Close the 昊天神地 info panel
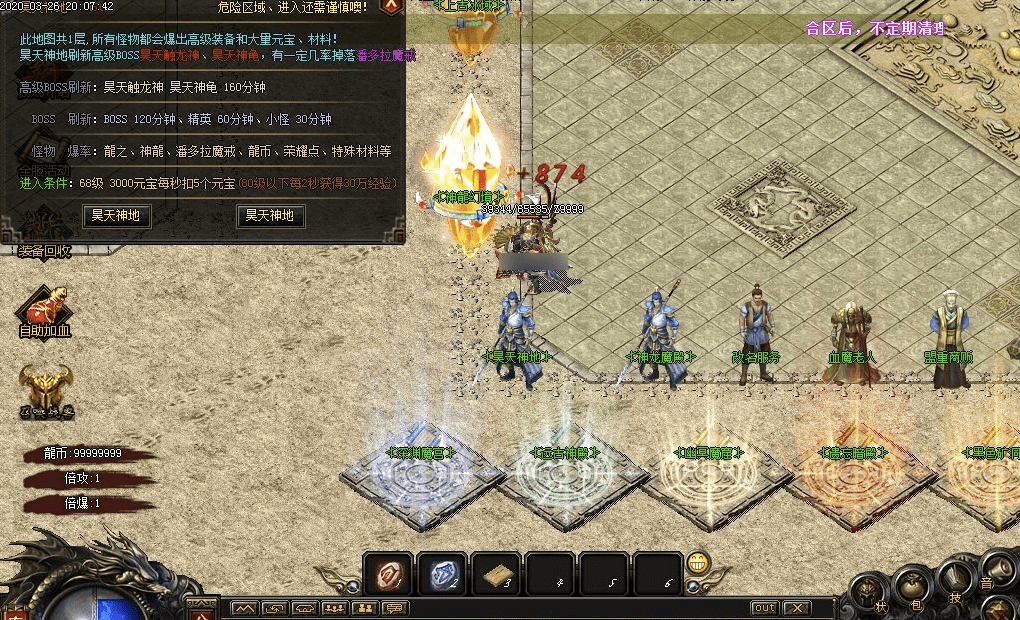 click(392, 6)
